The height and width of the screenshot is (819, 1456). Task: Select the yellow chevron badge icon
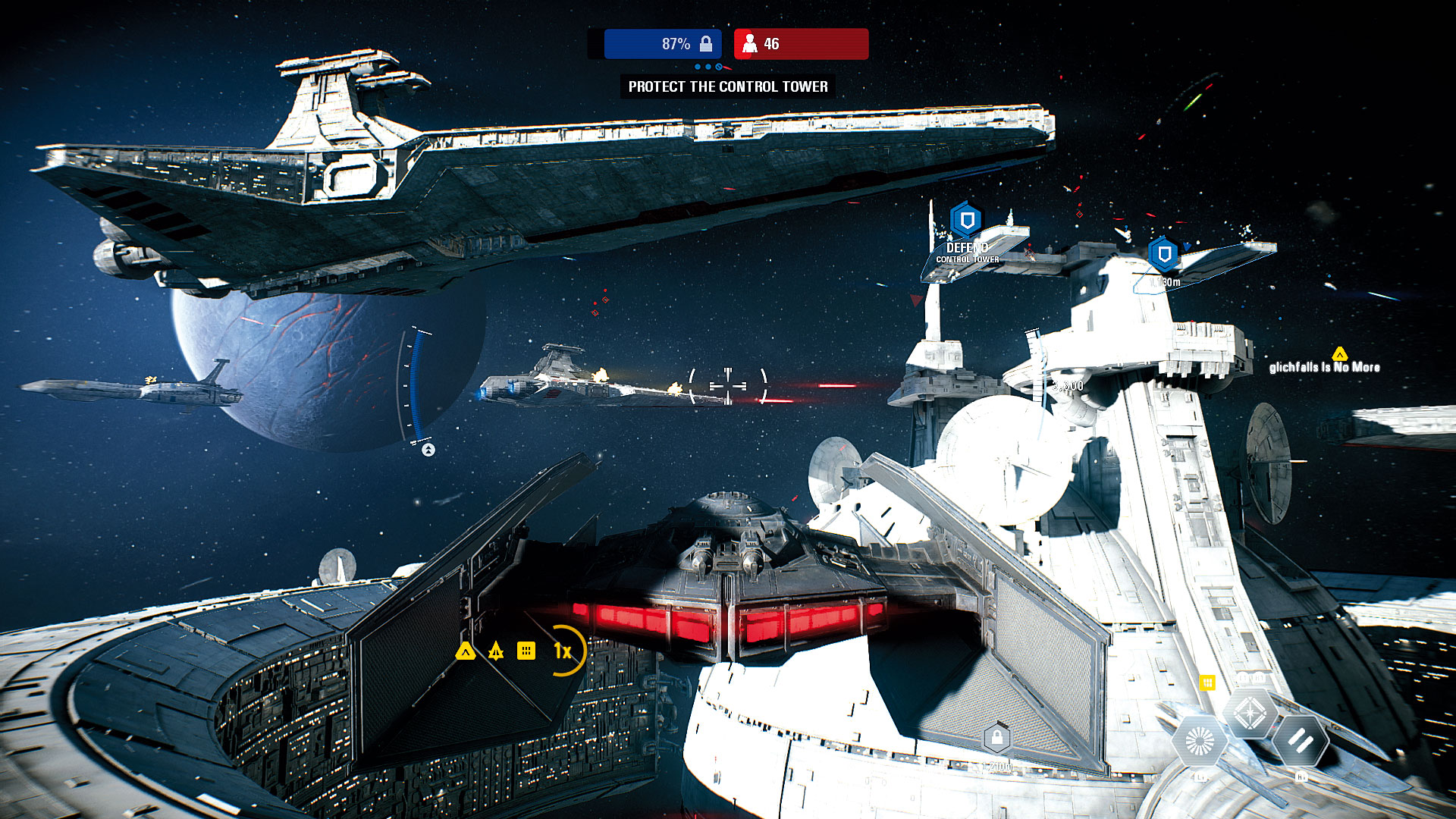tap(466, 651)
